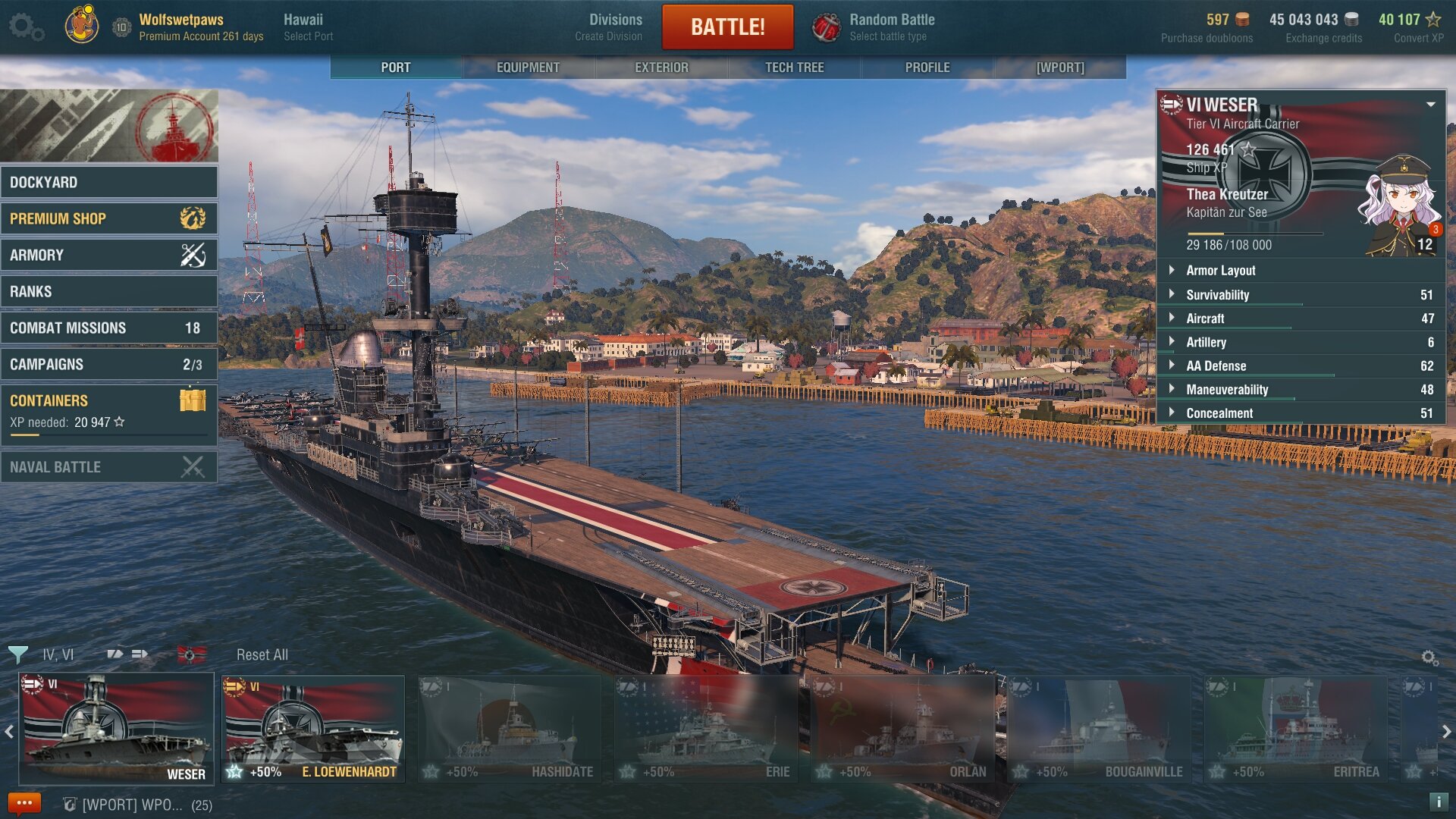Open the settings gear menu

[x=25, y=27]
